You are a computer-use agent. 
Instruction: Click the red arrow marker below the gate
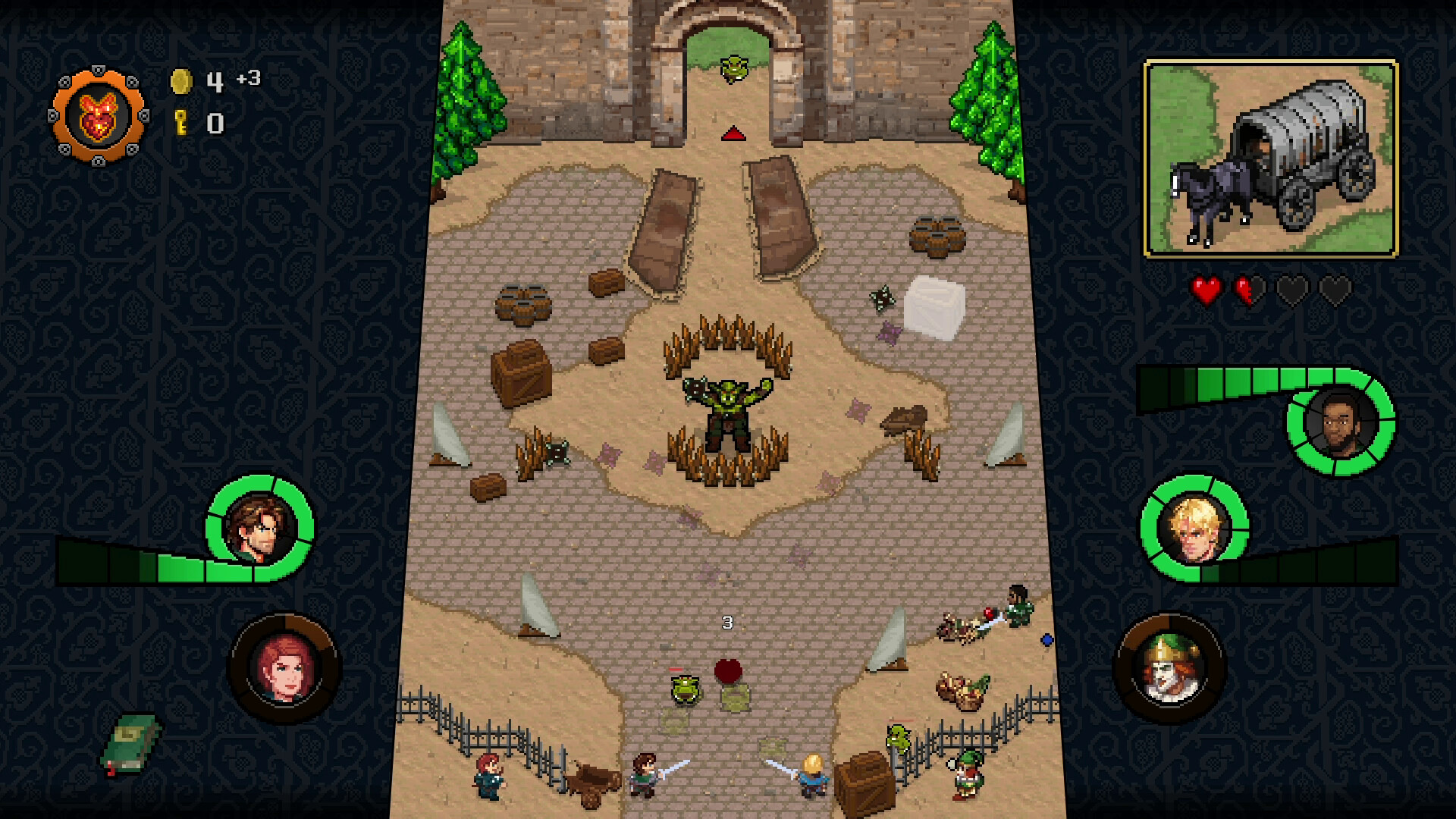pos(733,135)
